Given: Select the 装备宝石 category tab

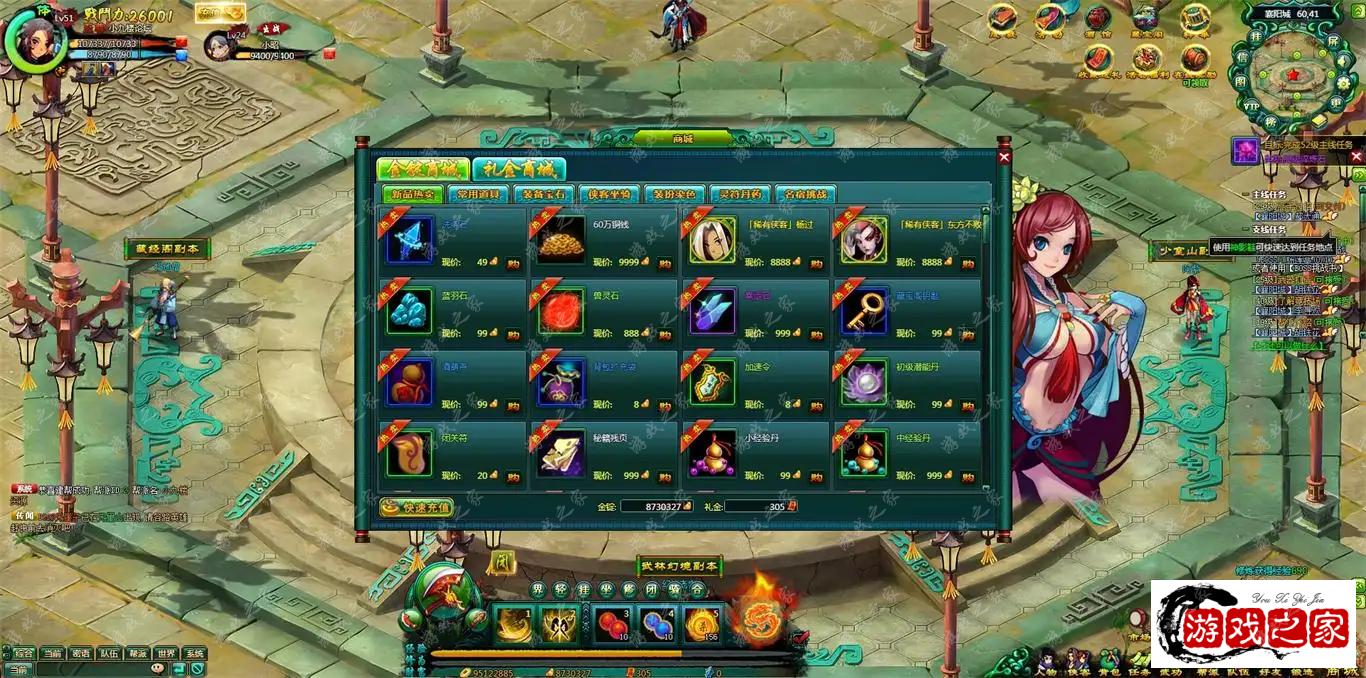Looking at the screenshot, I should click(544, 194).
